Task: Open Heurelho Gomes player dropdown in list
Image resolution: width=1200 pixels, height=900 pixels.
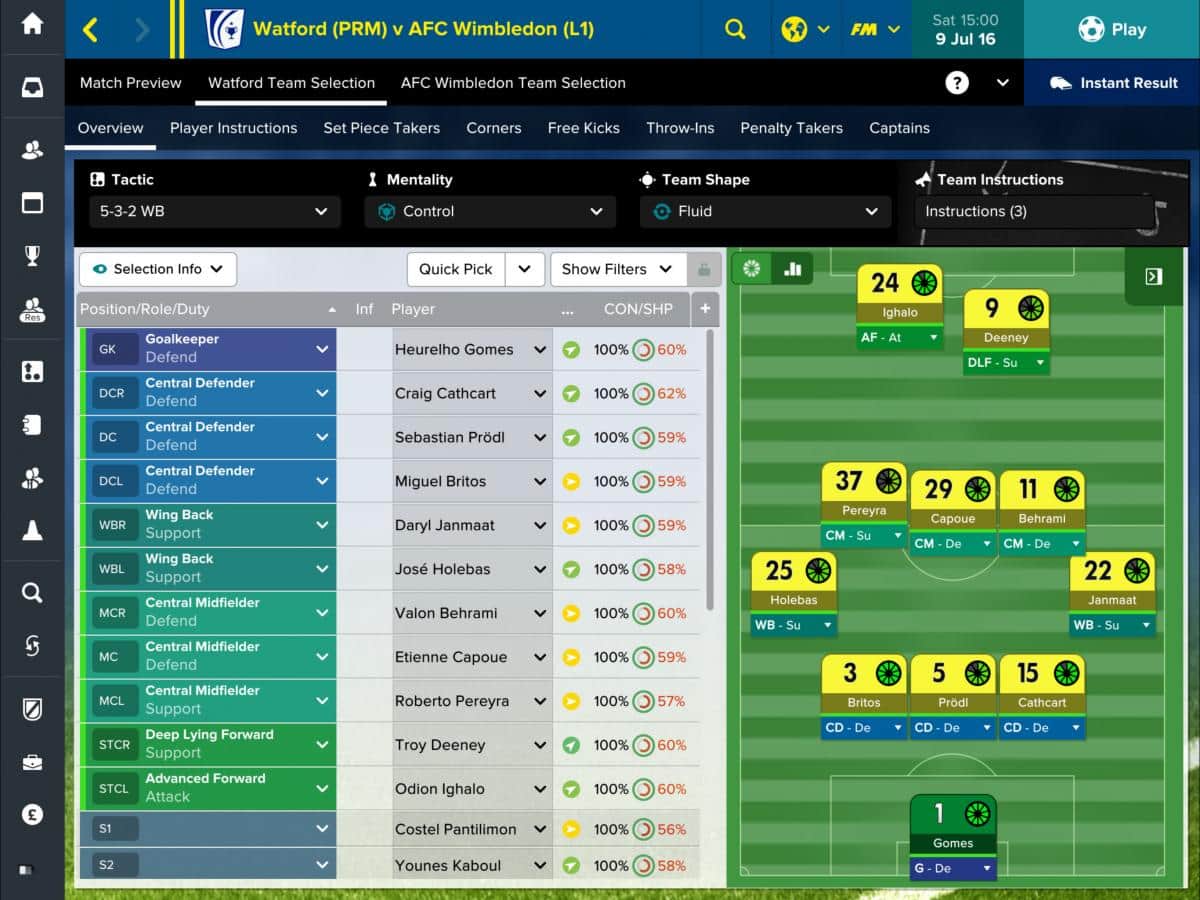Action: tap(540, 350)
